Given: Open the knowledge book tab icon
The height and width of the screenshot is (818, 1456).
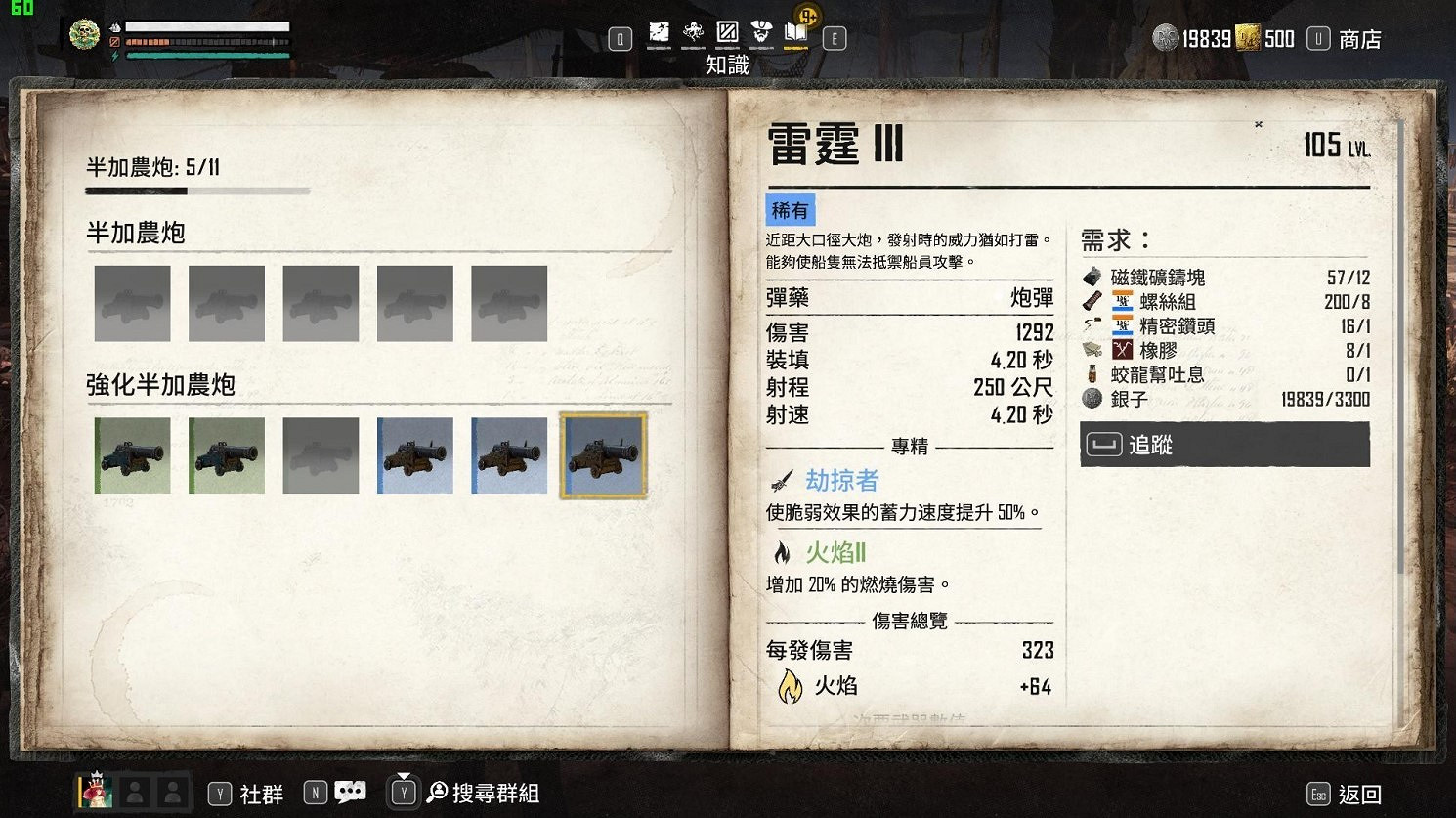Looking at the screenshot, I should pyautogui.click(x=794, y=31).
